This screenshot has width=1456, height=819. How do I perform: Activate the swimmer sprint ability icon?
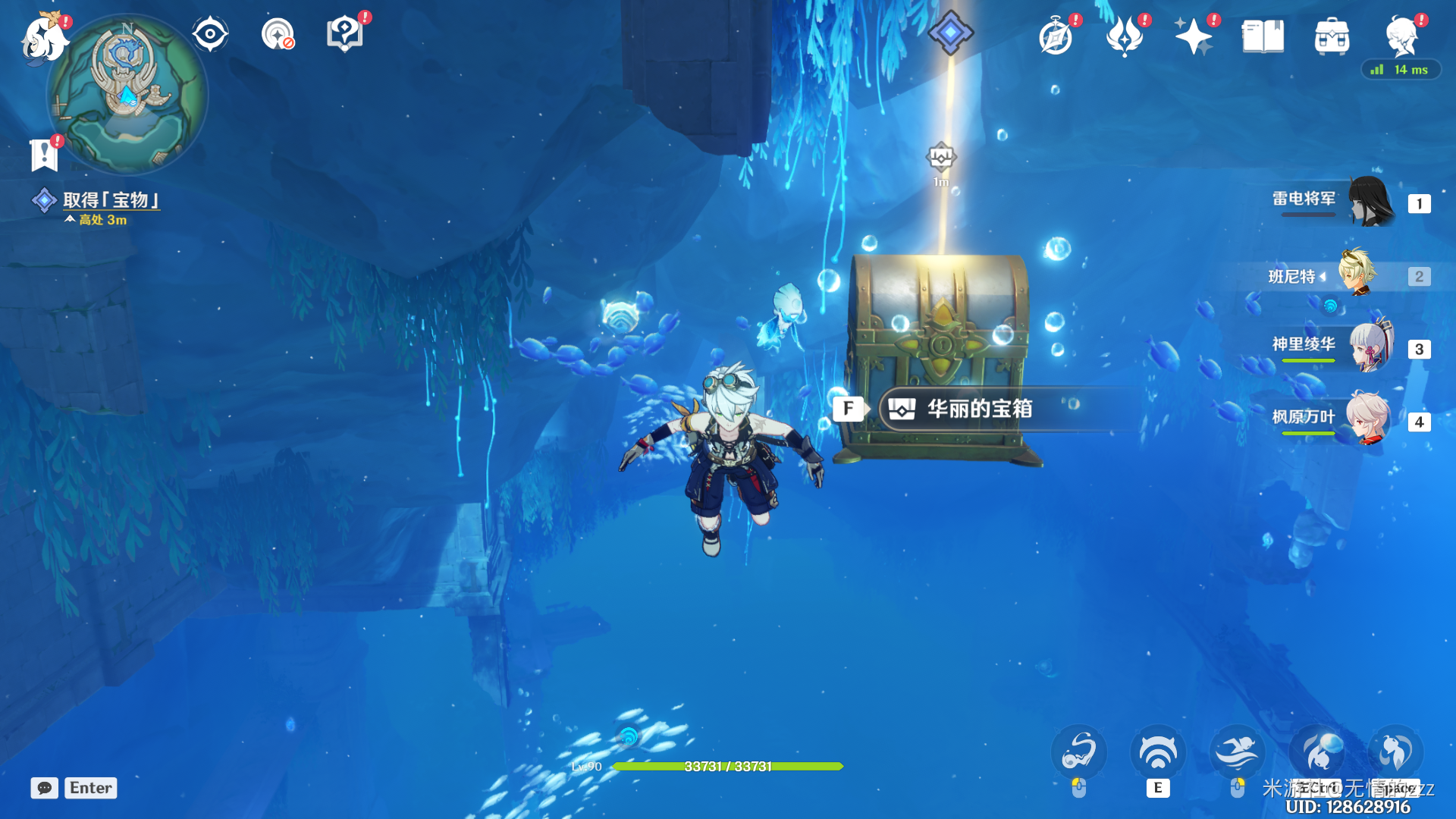(1237, 753)
